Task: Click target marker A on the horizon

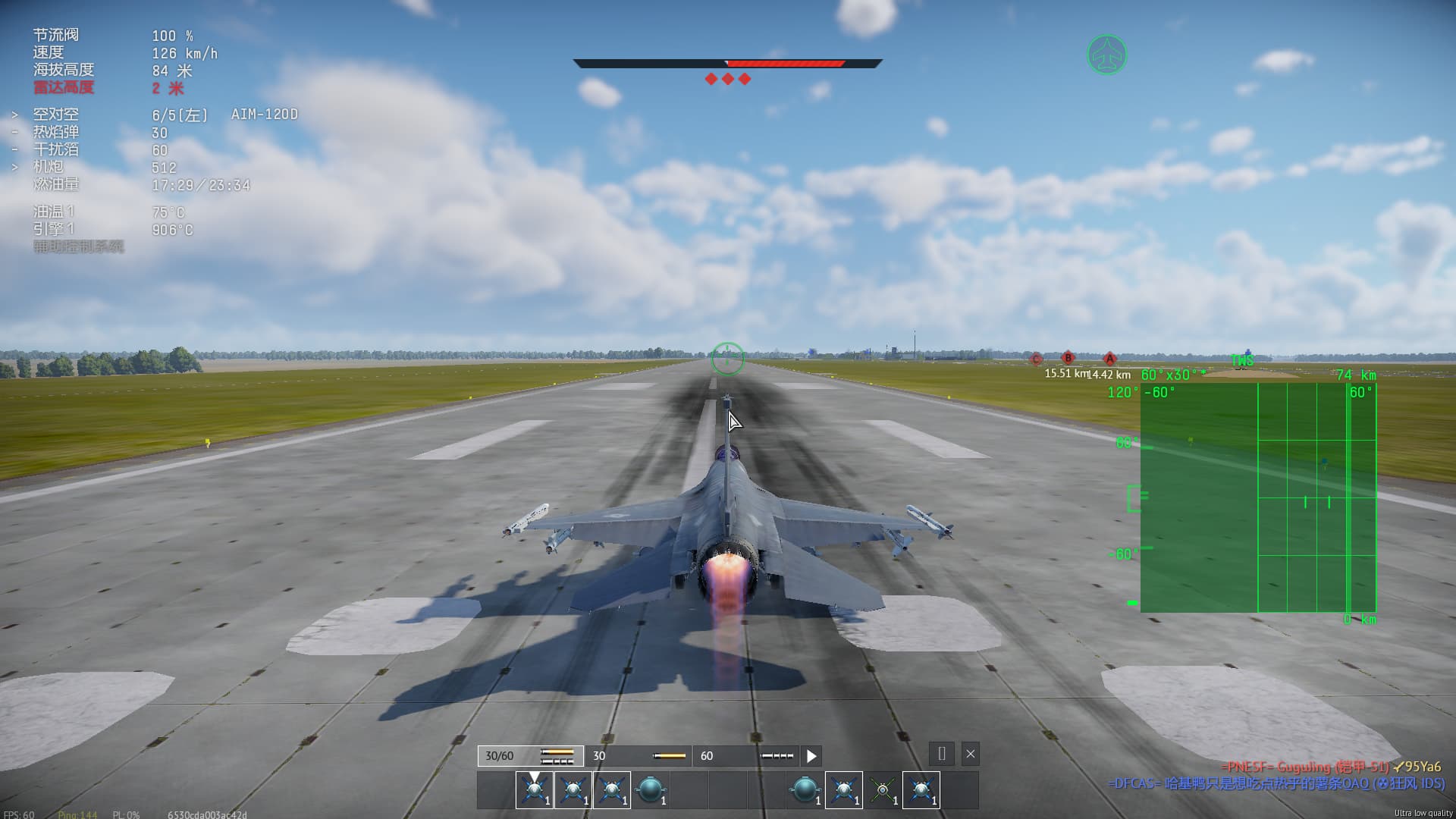Action: pyautogui.click(x=1109, y=356)
